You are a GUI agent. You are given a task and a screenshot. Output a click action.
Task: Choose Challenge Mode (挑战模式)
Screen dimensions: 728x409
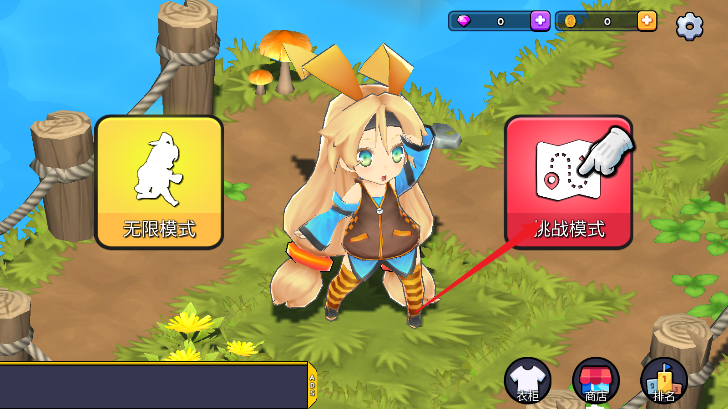coord(568,181)
